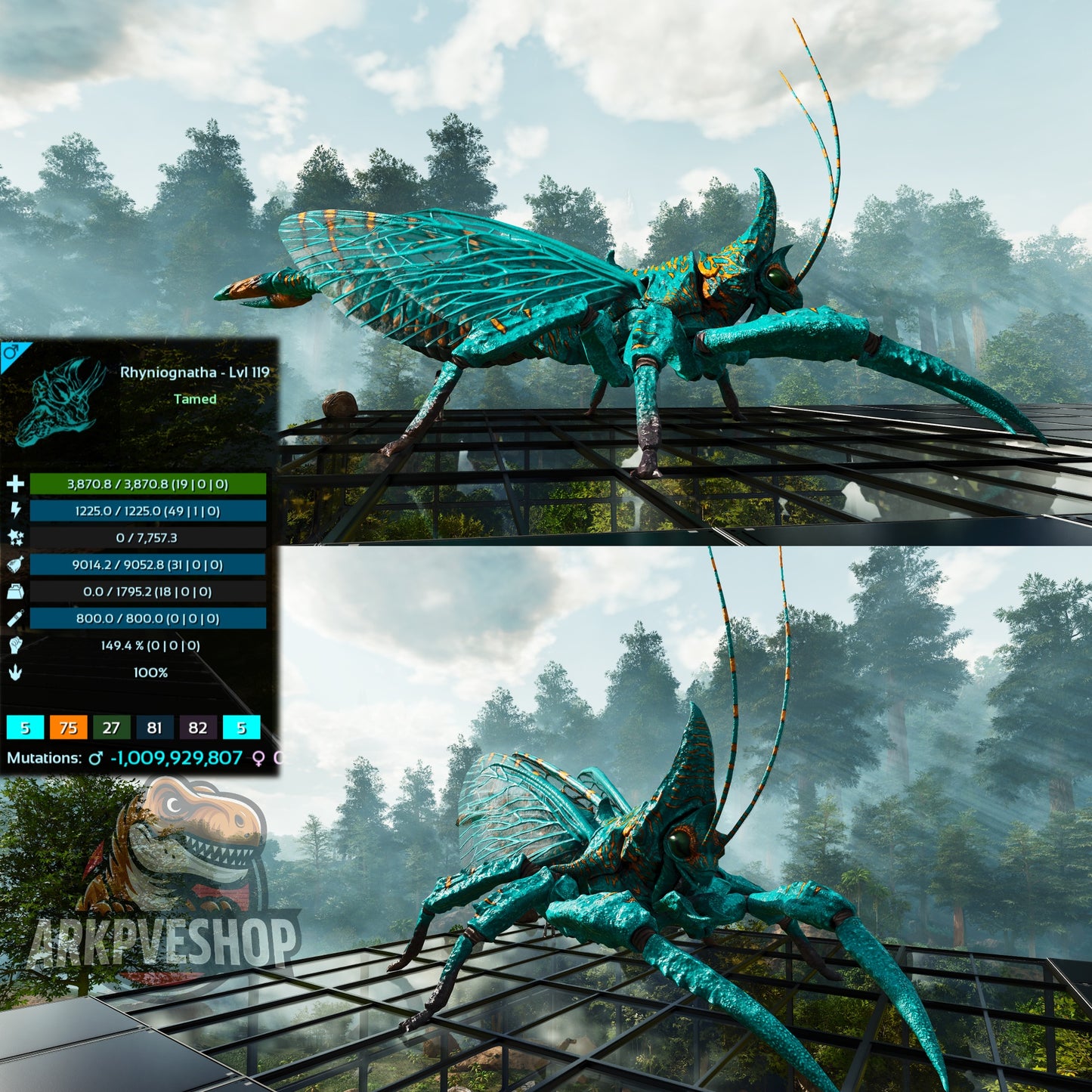
Task: Pick the dark navy color region 81 swatch
Action: click(154, 728)
